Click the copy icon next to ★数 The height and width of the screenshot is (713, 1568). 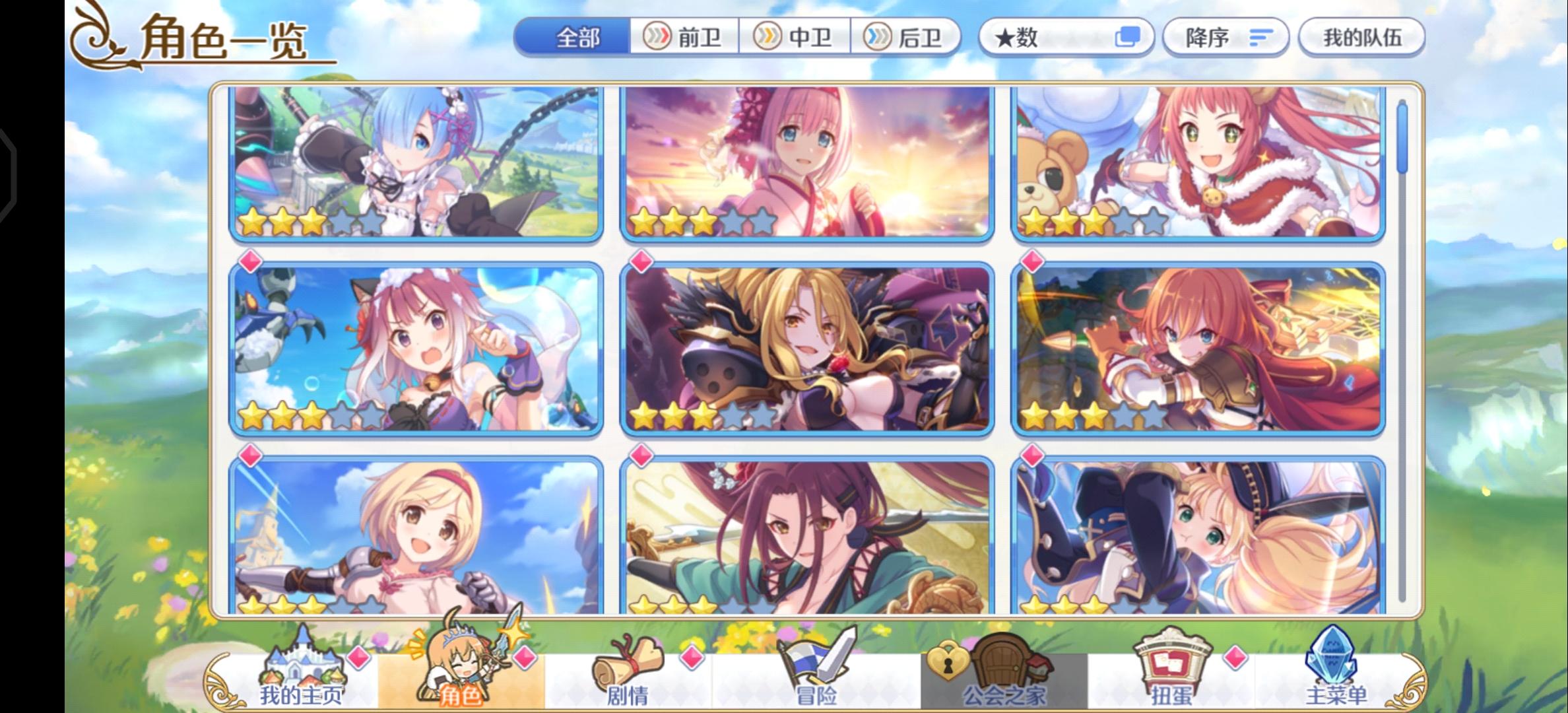coord(1128,38)
